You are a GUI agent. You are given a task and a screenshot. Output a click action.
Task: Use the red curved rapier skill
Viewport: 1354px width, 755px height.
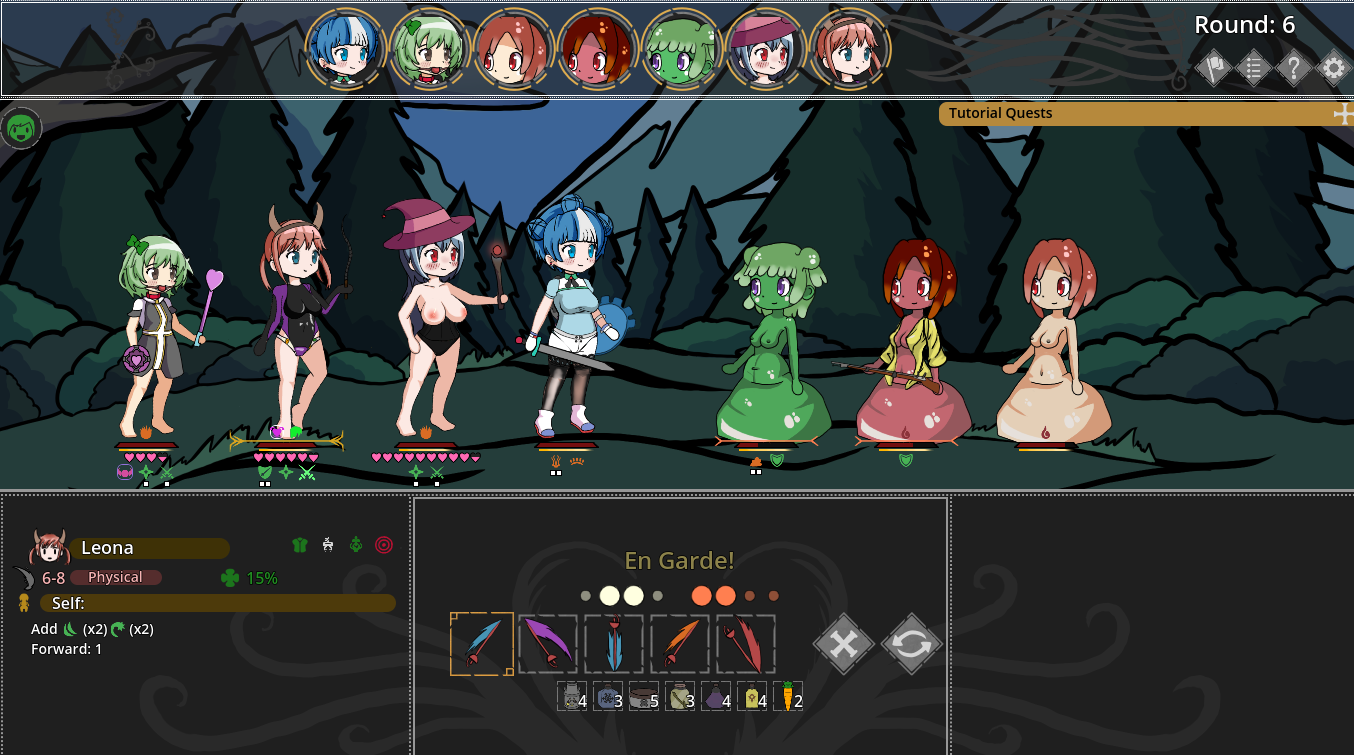[746, 644]
